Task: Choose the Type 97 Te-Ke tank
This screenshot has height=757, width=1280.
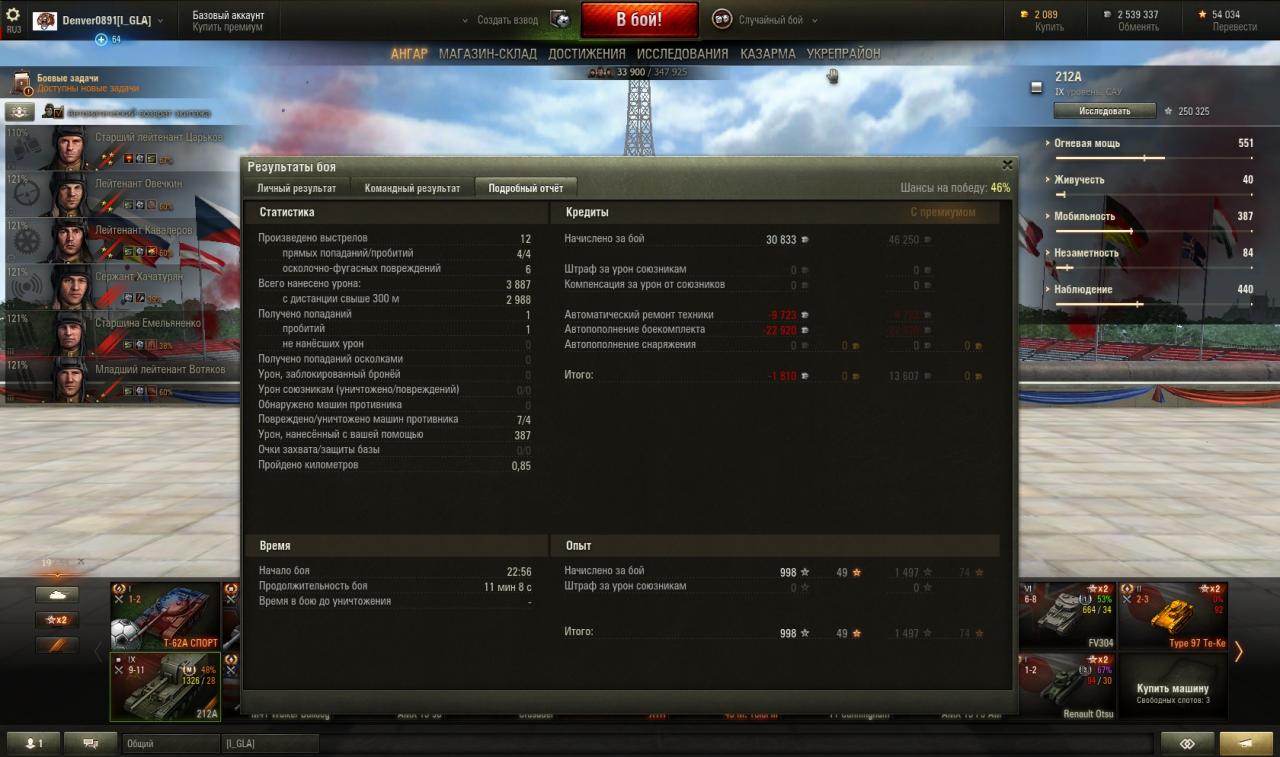Action: point(1172,615)
